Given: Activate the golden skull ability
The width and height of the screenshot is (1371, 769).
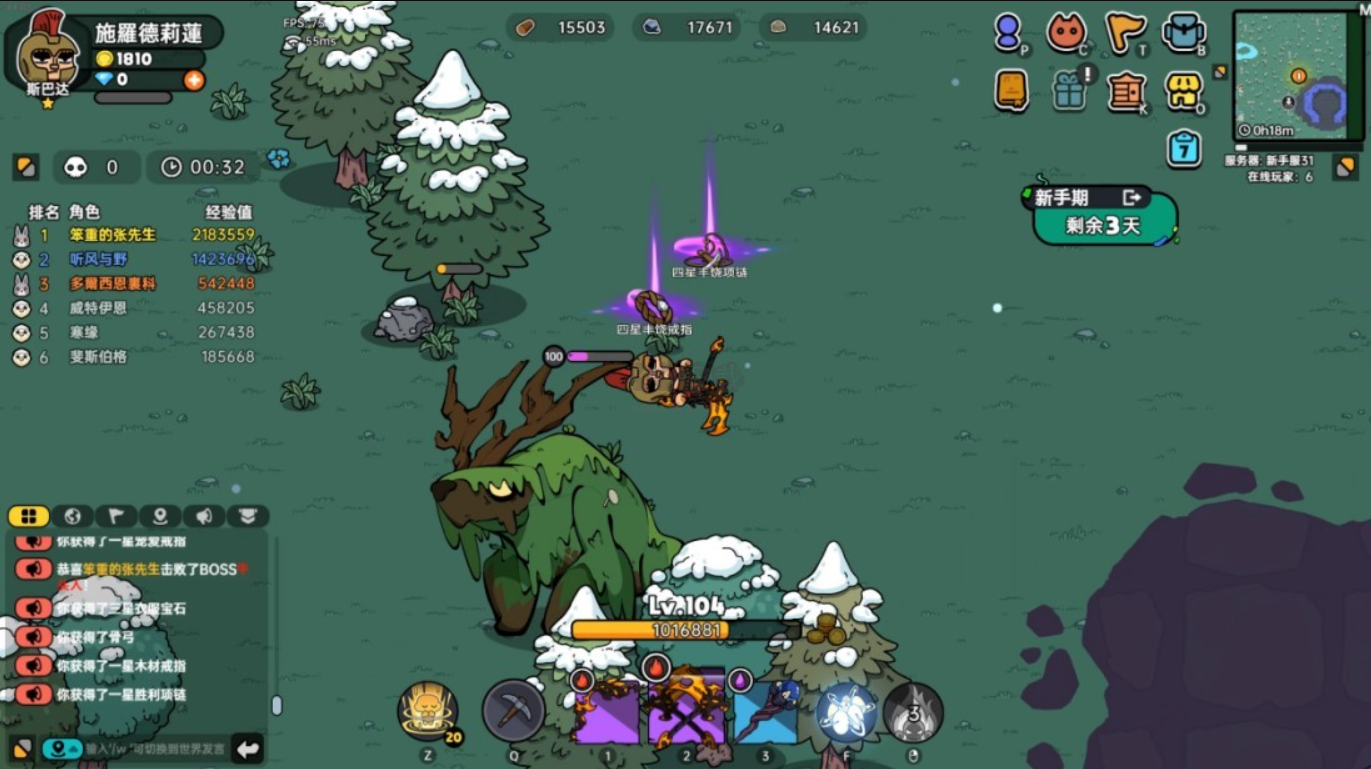Looking at the screenshot, I should (428, 710).
